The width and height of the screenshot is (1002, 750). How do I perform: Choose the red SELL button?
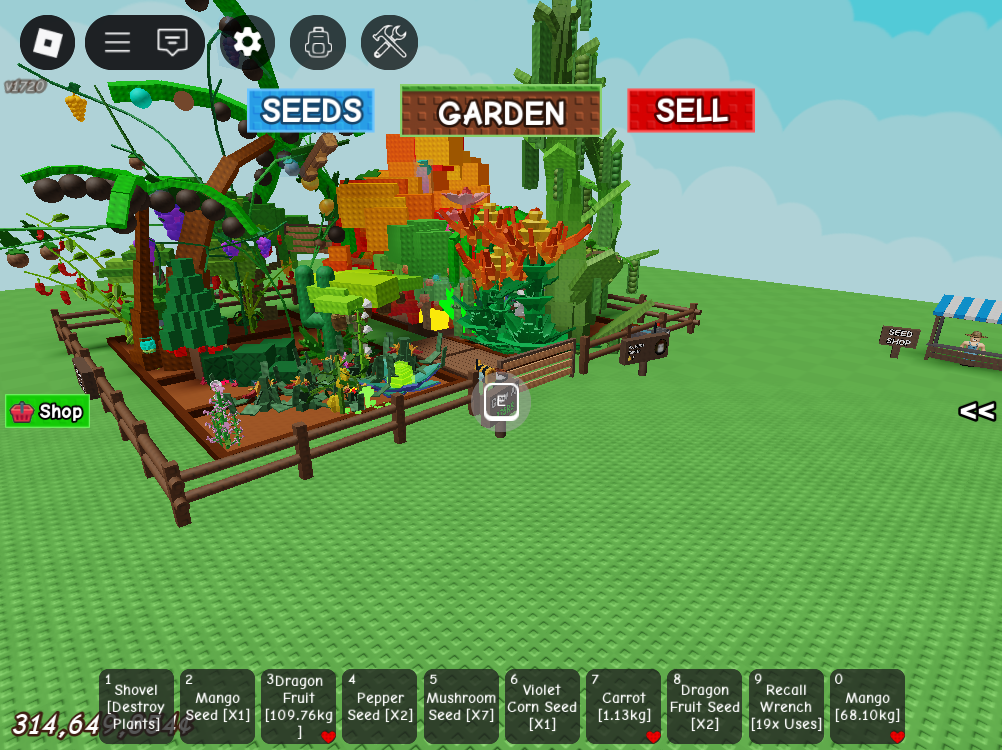tap(691, 111)
